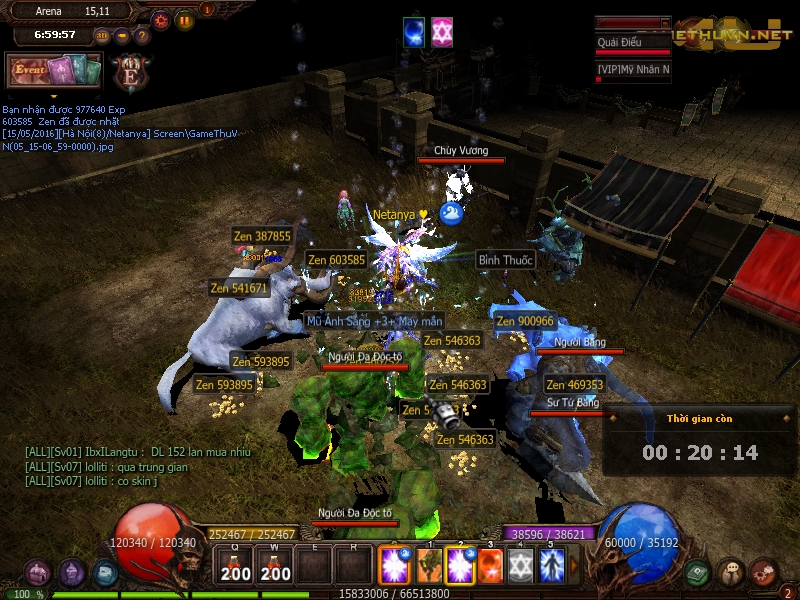800x600 pixels.
Task: Click the shield E emblem icon
Action: pyautogui.click(x=130, y=72)
